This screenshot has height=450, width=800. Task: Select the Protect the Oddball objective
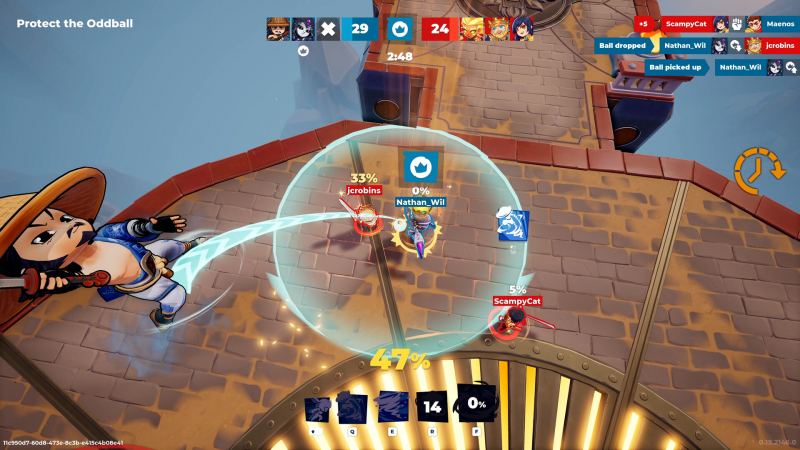tap(75, 23)
